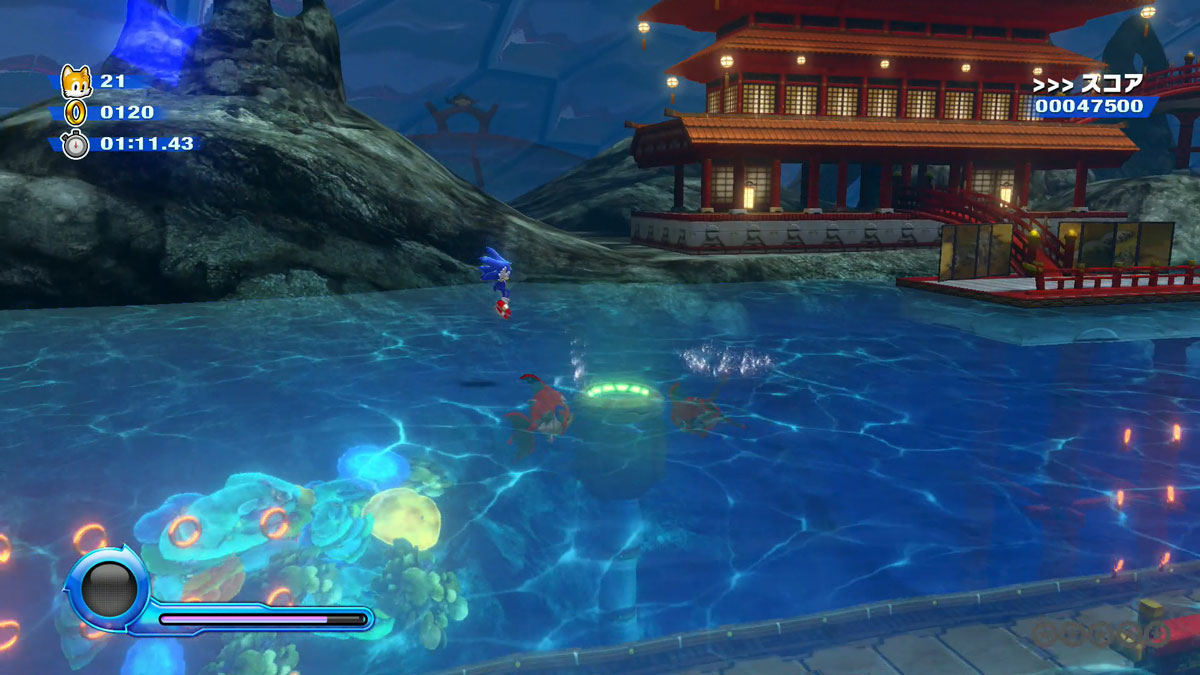This screenshot has width=1200, height=675.
Task: Activate the empty Wisp orb on boost gauge
Action: [x=109, y=588]
